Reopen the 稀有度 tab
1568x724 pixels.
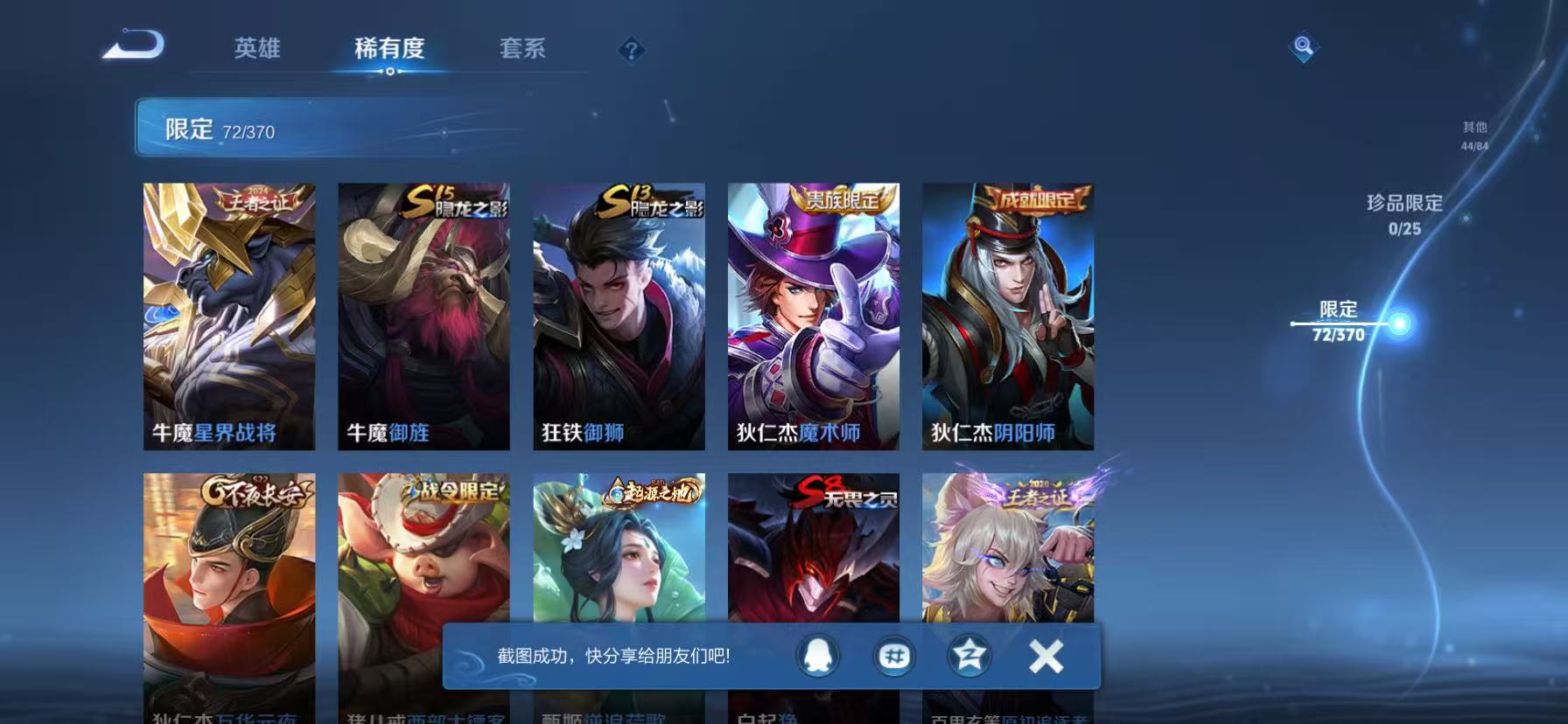coord(390,50)
